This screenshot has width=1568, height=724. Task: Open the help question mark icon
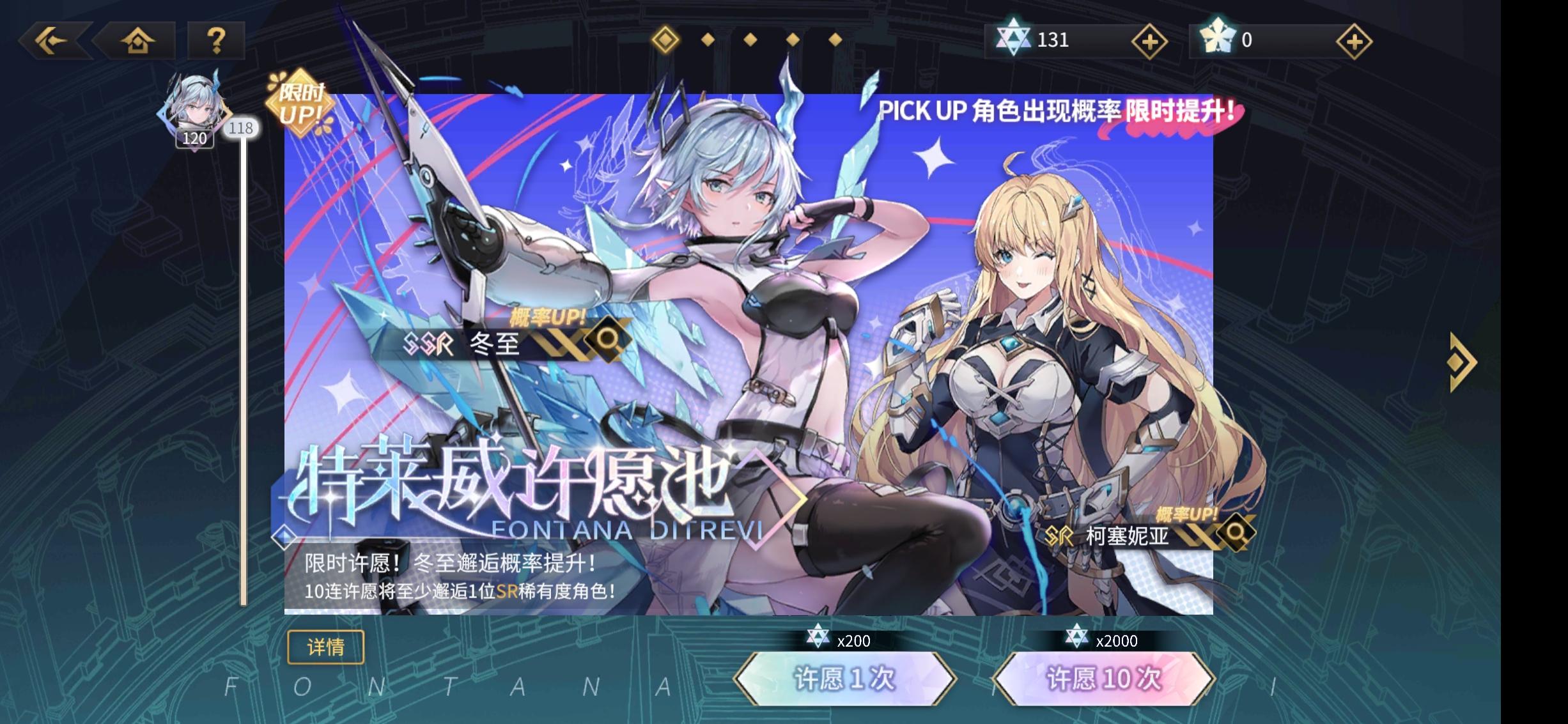tap(217, 40)
